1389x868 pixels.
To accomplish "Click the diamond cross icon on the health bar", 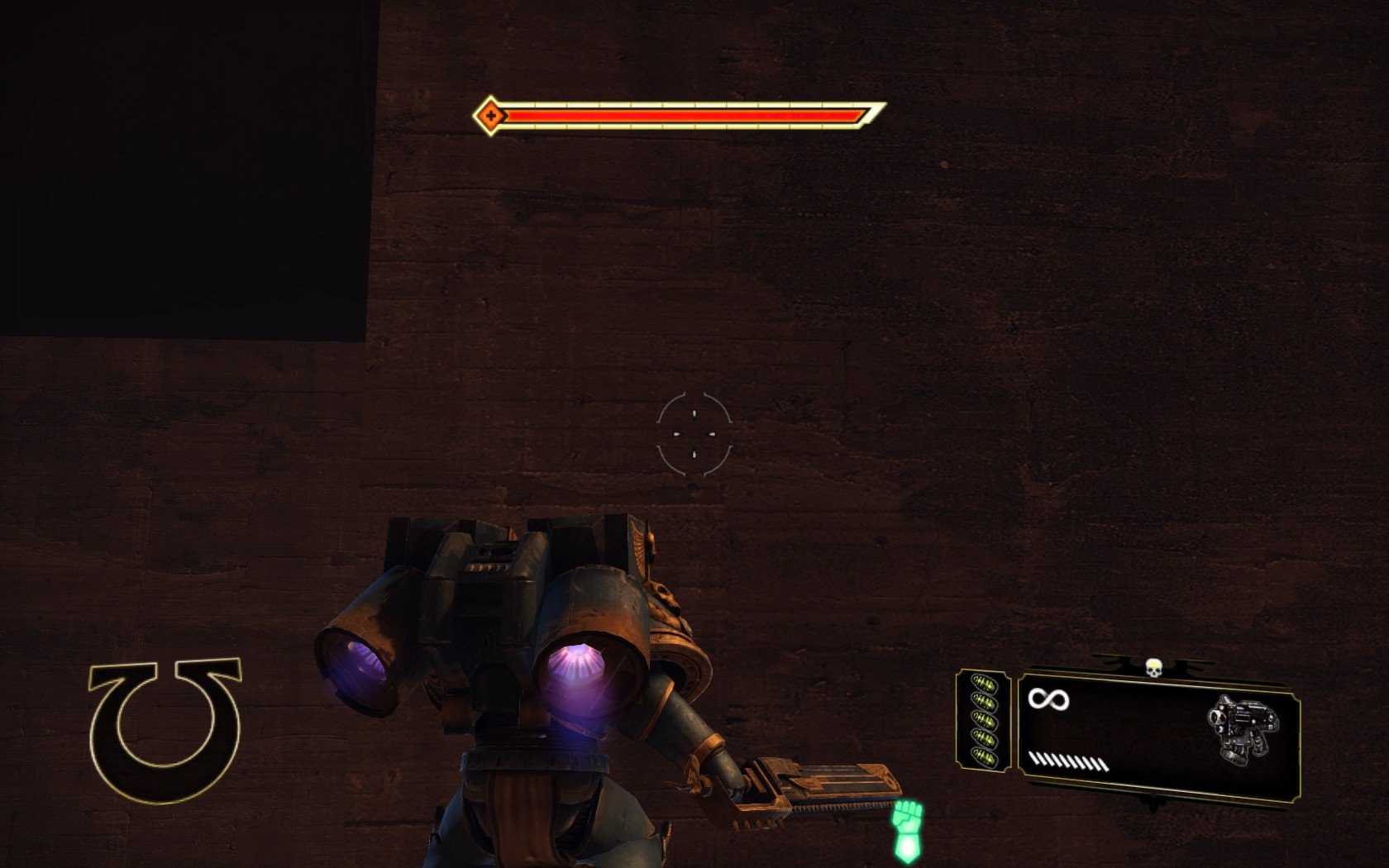I will click(491, 116).
